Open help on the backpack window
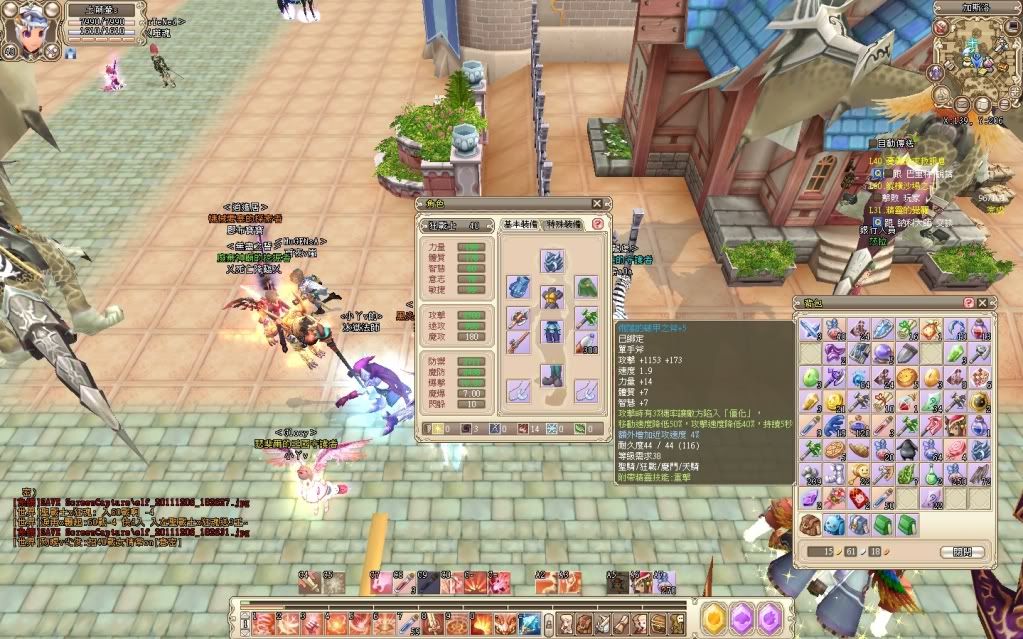1023x639 pixels. [x=968, y=302]
